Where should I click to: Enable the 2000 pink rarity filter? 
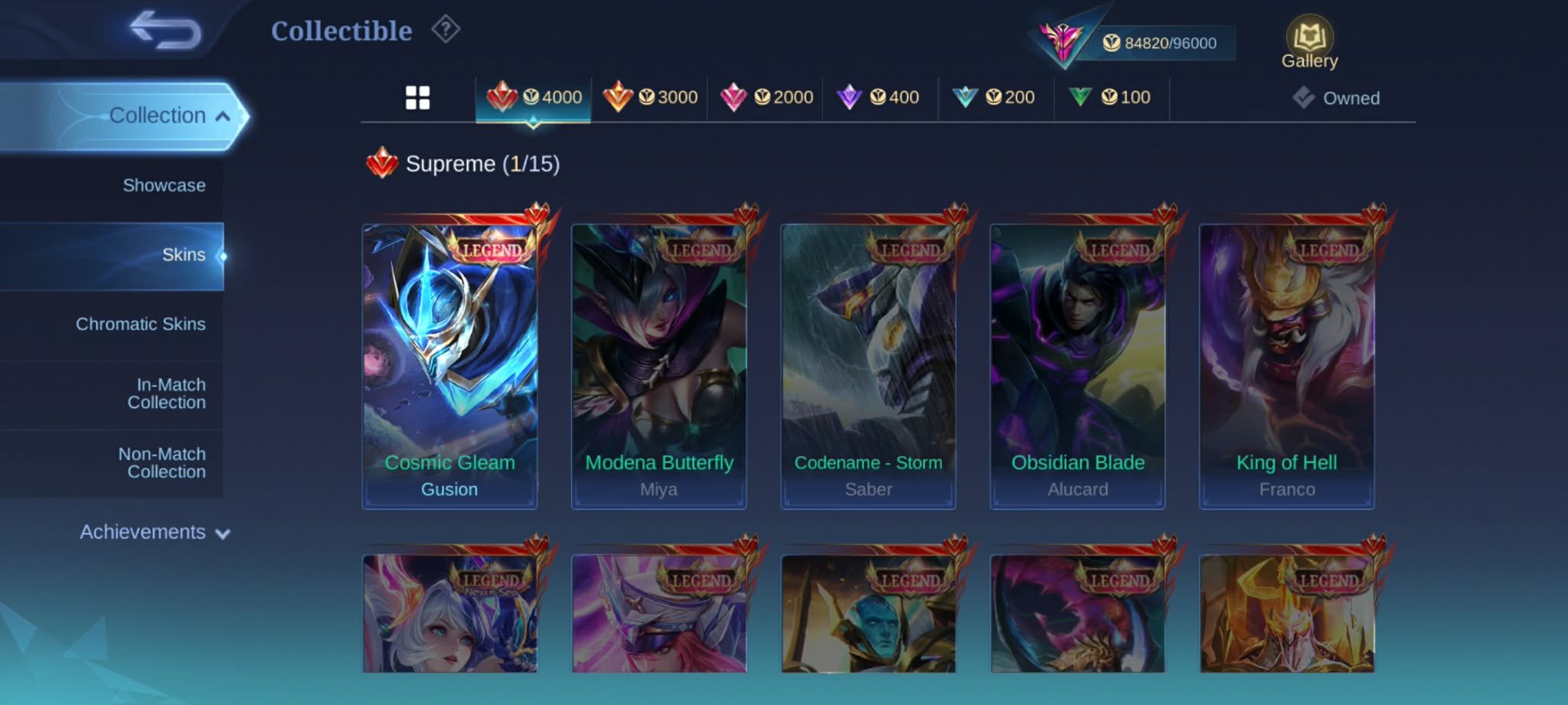pos(767,96)
